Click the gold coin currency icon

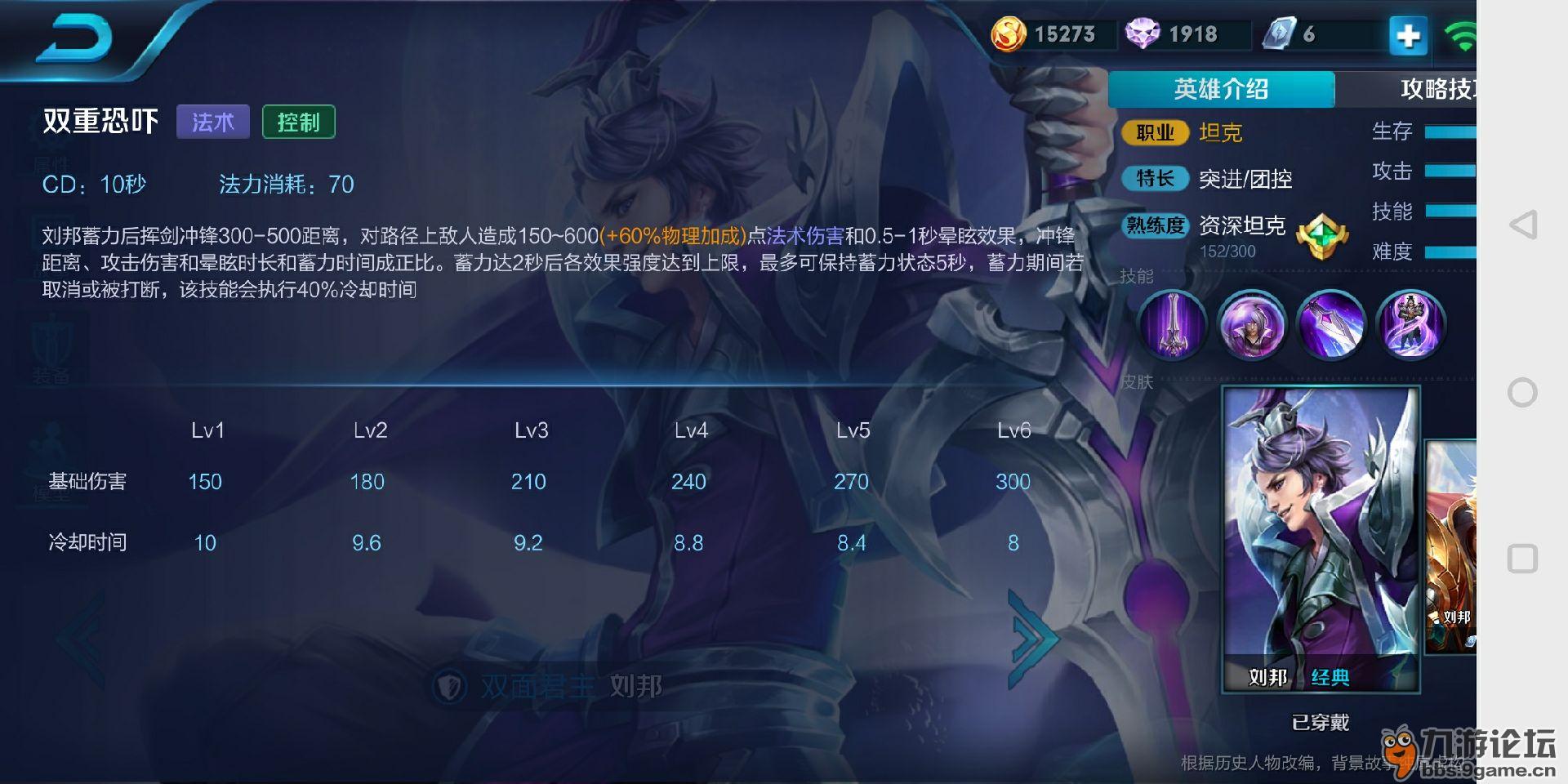[1009, 34]
